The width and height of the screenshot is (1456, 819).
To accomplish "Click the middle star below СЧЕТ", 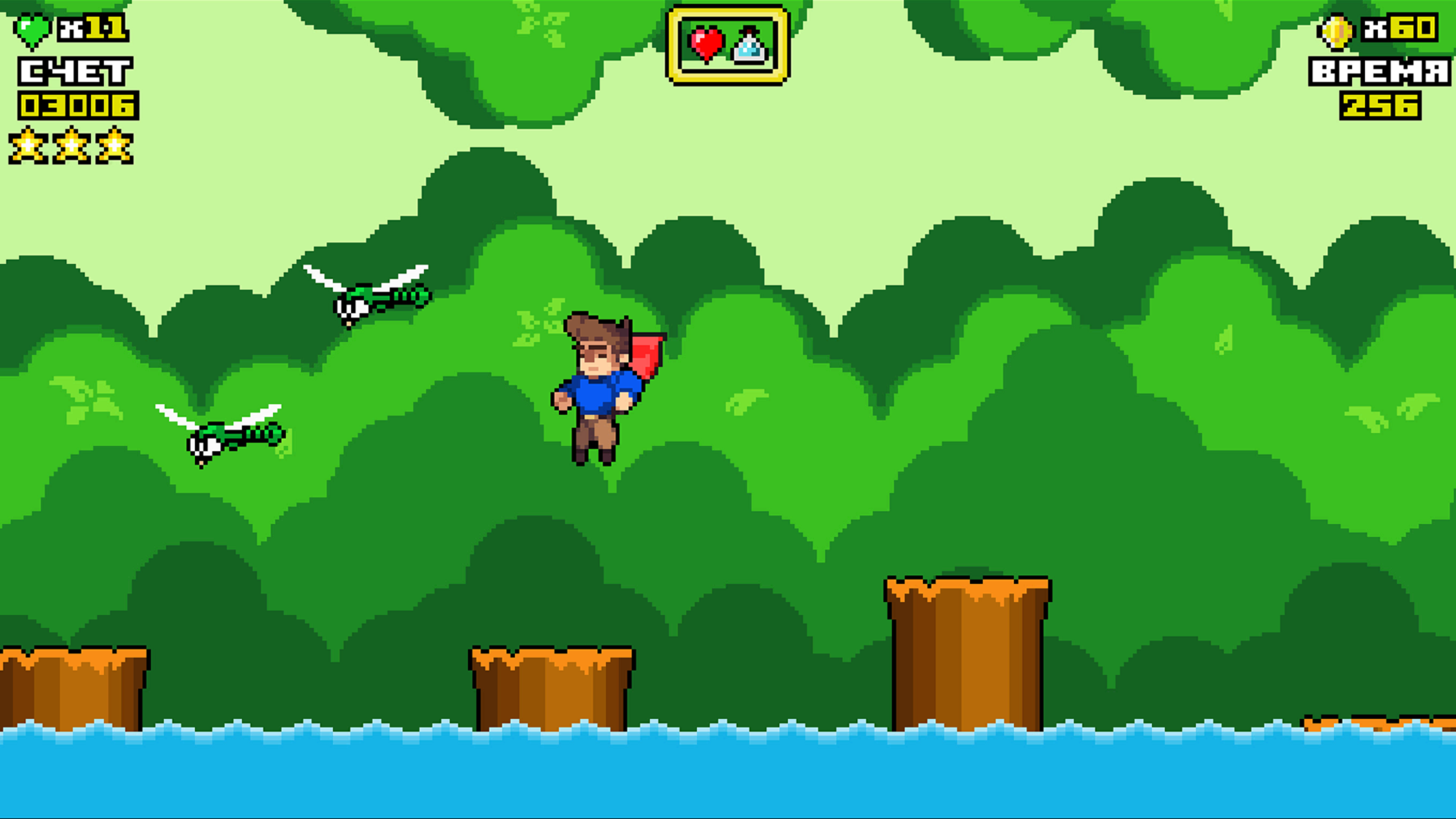I will [71, 146].
